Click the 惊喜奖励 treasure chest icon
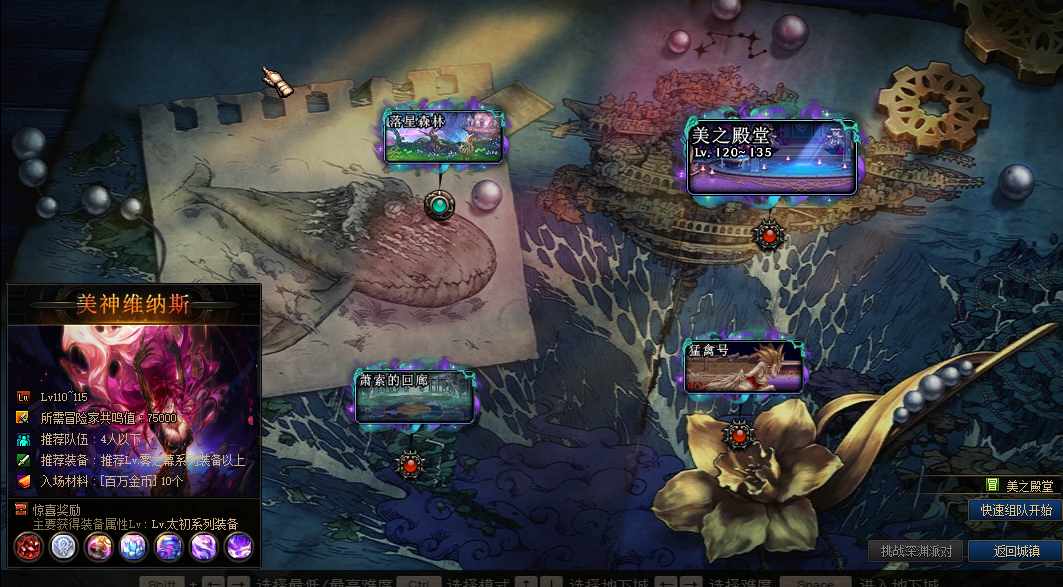 pyautogui.click(x=21, y=509)
